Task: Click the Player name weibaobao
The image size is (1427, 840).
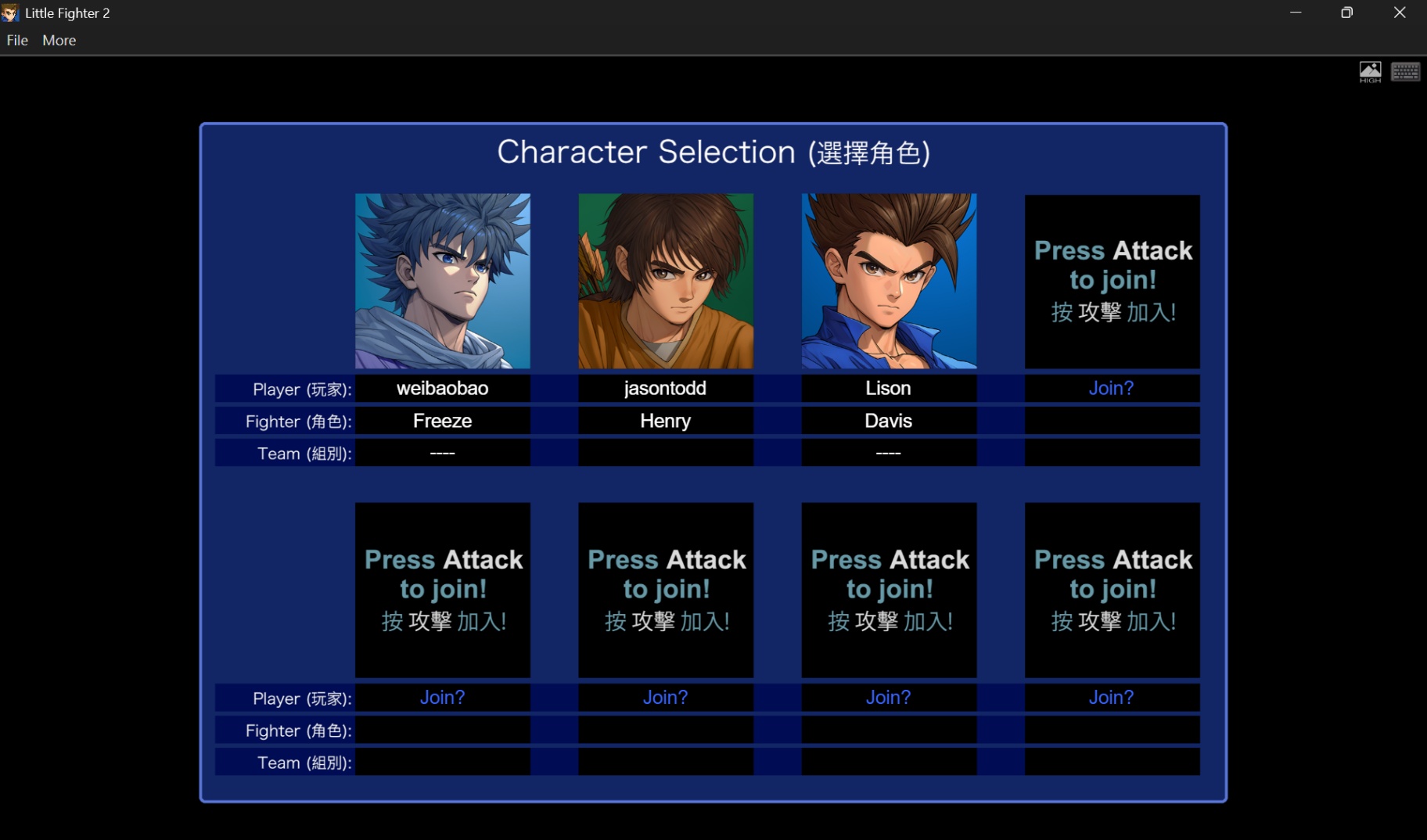Action: [442, 388]
